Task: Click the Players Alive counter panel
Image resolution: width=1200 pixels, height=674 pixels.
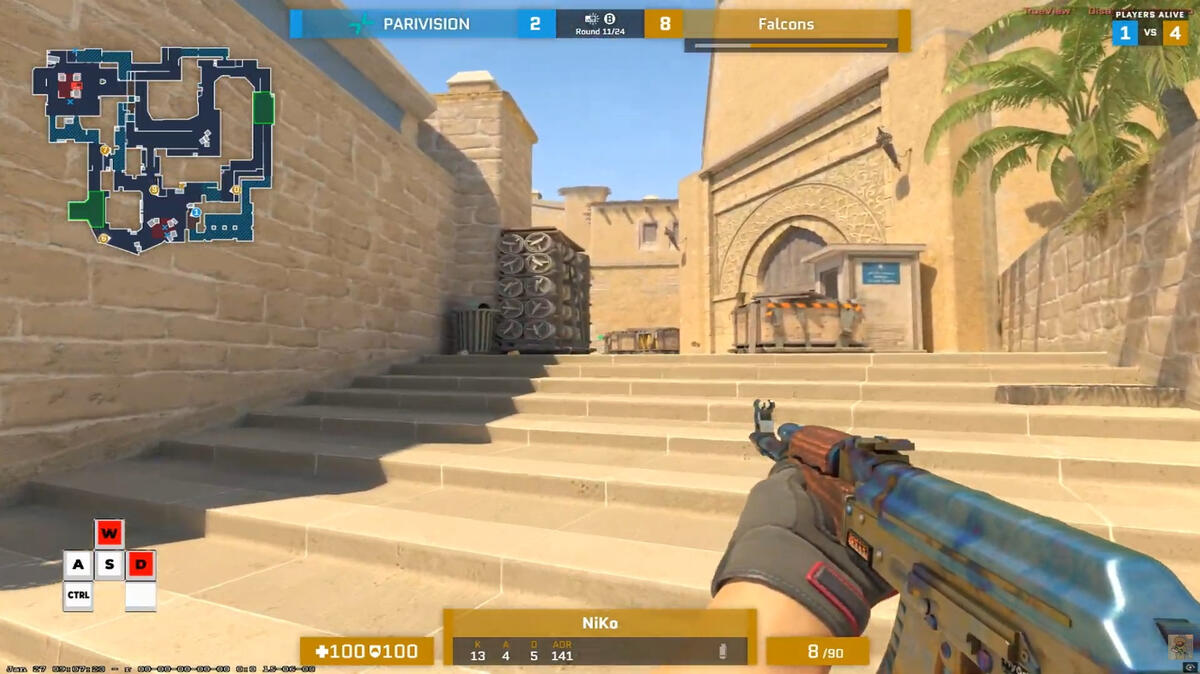Action: pos(1150,27)
